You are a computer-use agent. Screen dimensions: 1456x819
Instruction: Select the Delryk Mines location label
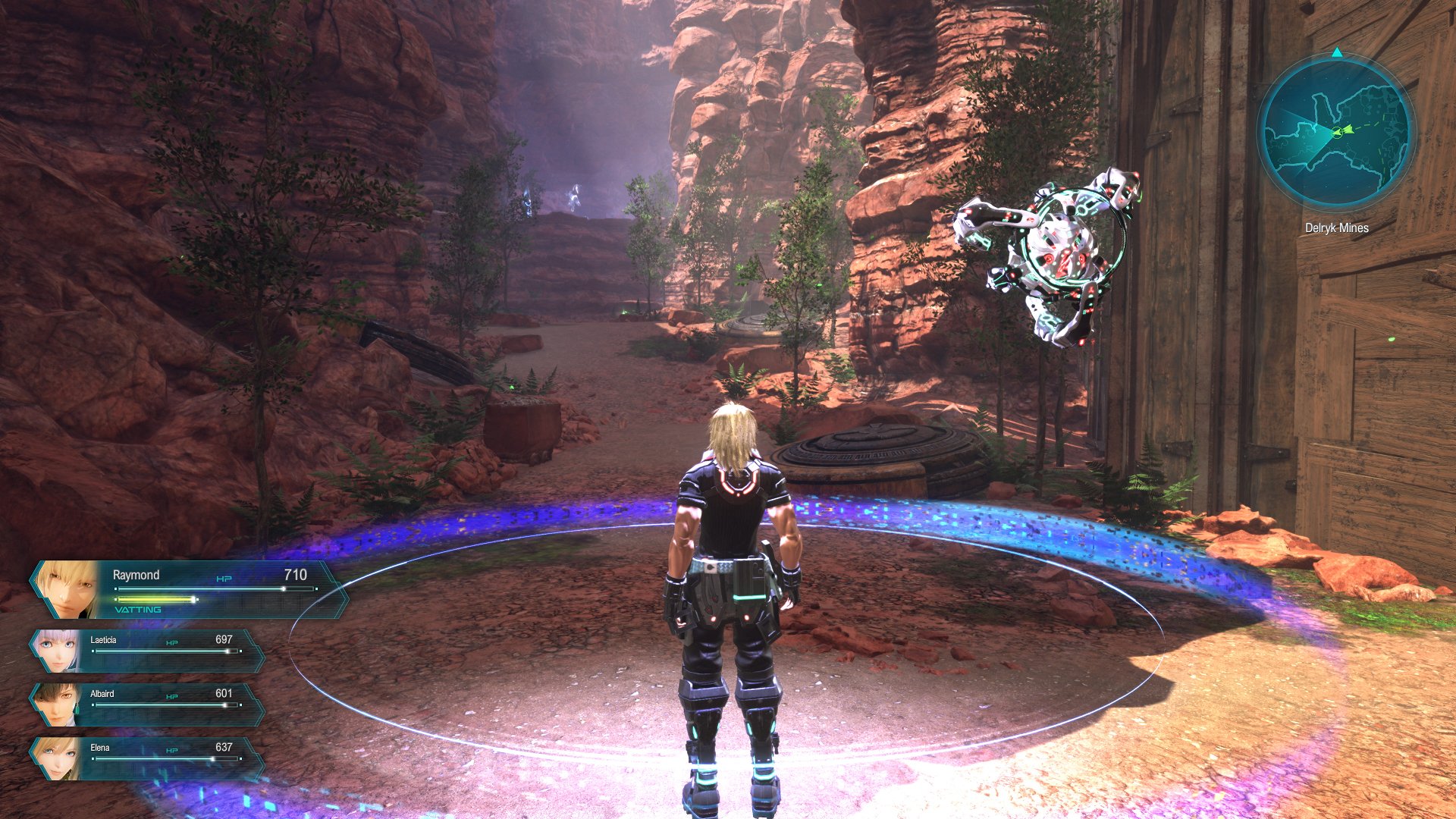1337,227
